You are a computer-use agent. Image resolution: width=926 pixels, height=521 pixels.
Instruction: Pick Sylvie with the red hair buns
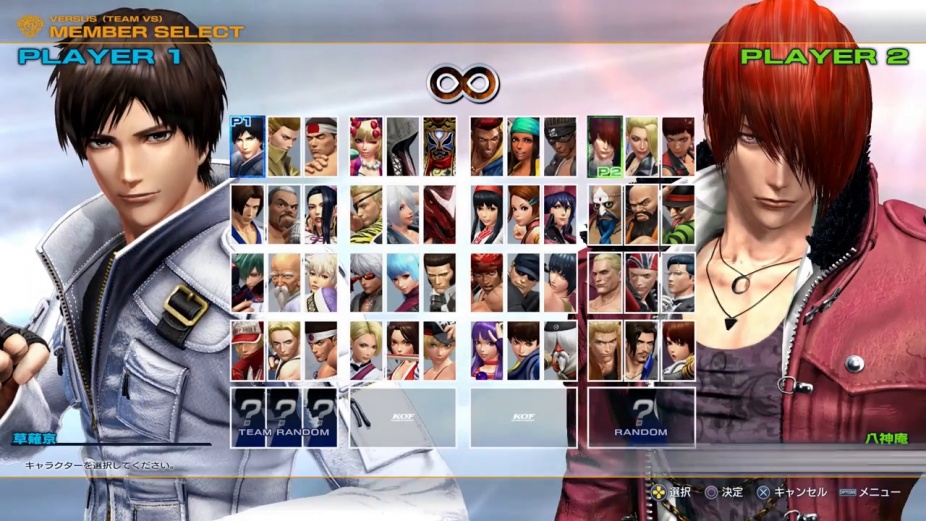pos(367,147)
